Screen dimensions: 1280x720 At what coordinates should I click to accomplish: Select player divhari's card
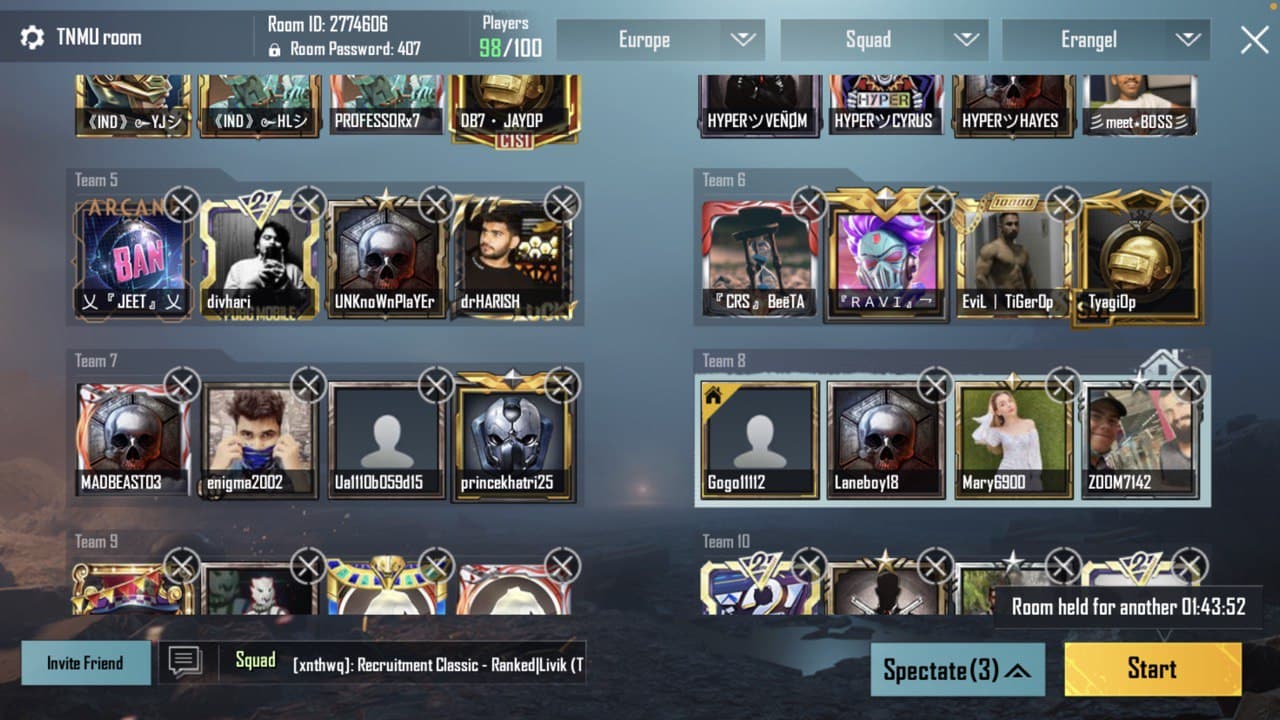click(258, 260)
